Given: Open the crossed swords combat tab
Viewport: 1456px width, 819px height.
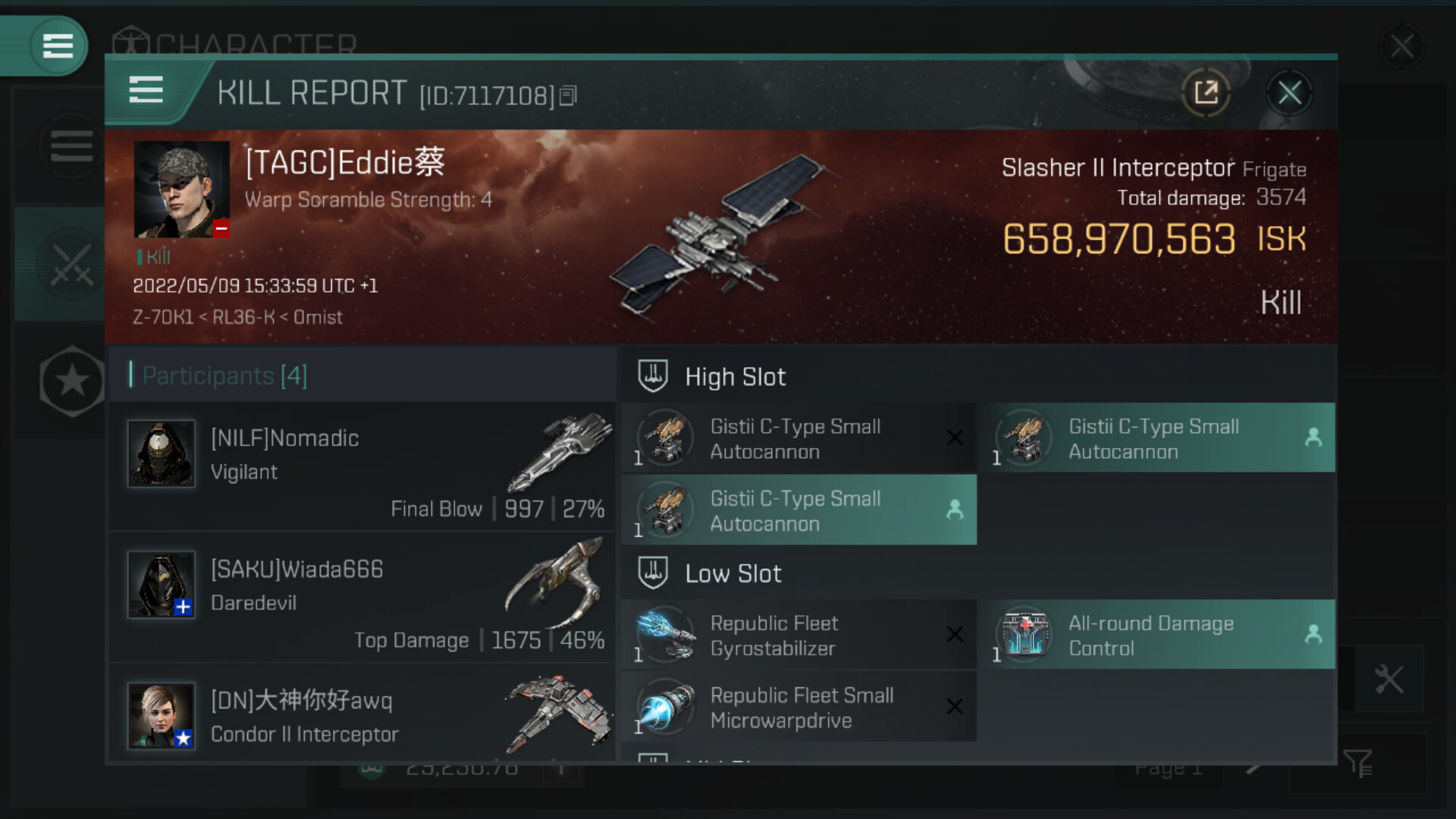Looking at the screenshot, I should (x=71, y=265).
